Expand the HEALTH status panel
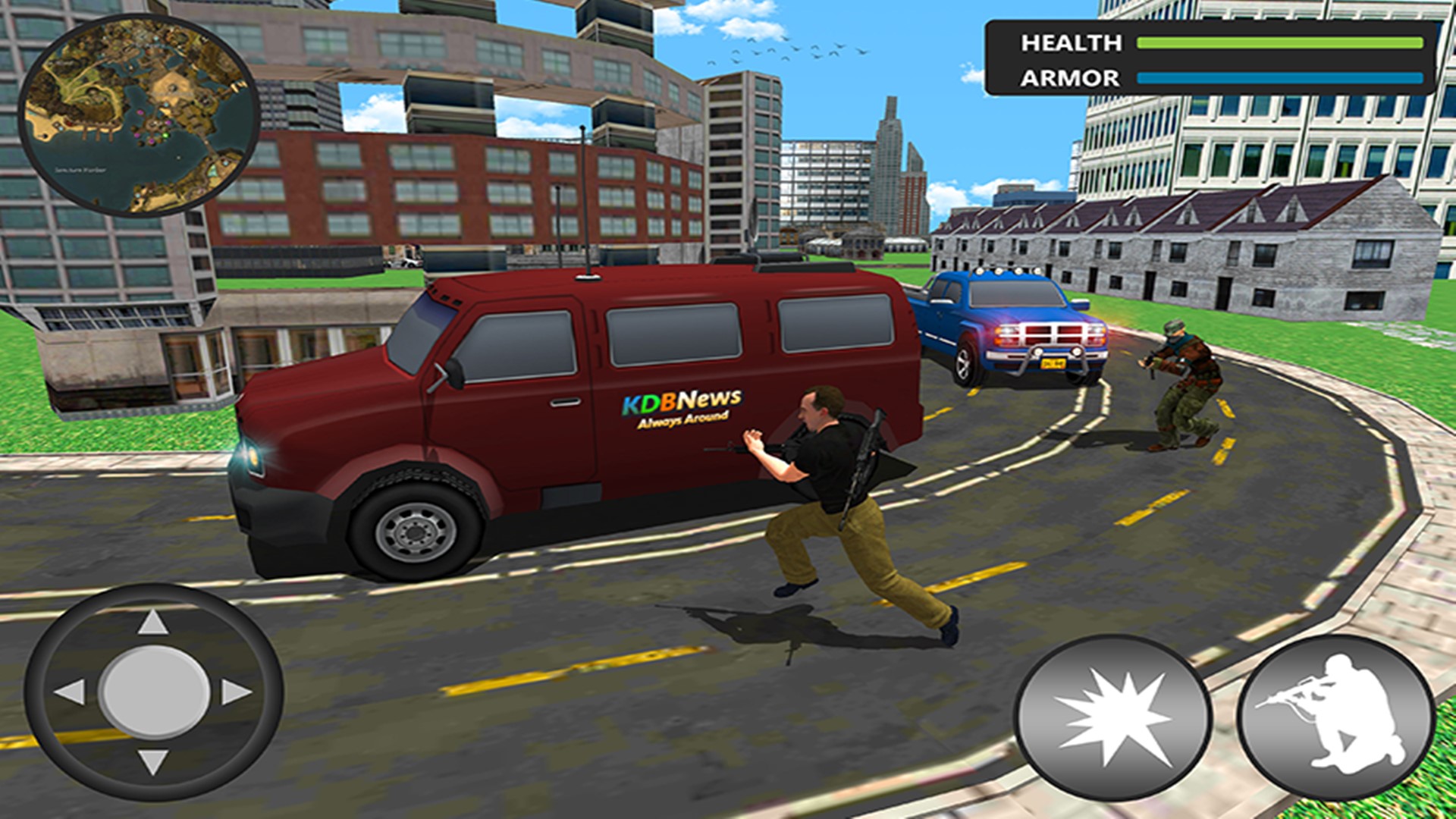Image resolution: width=1456 pixels, height=819 pixels. point(1213,43)
